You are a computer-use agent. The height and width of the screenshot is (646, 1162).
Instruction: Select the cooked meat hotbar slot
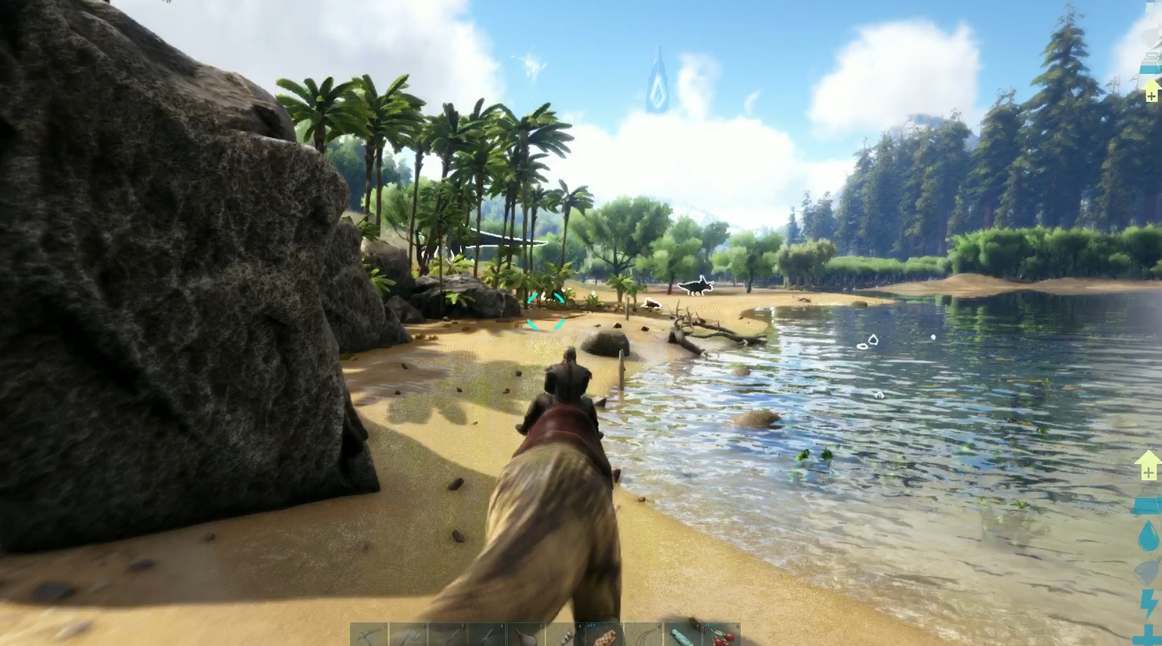[x=604, y=636]
